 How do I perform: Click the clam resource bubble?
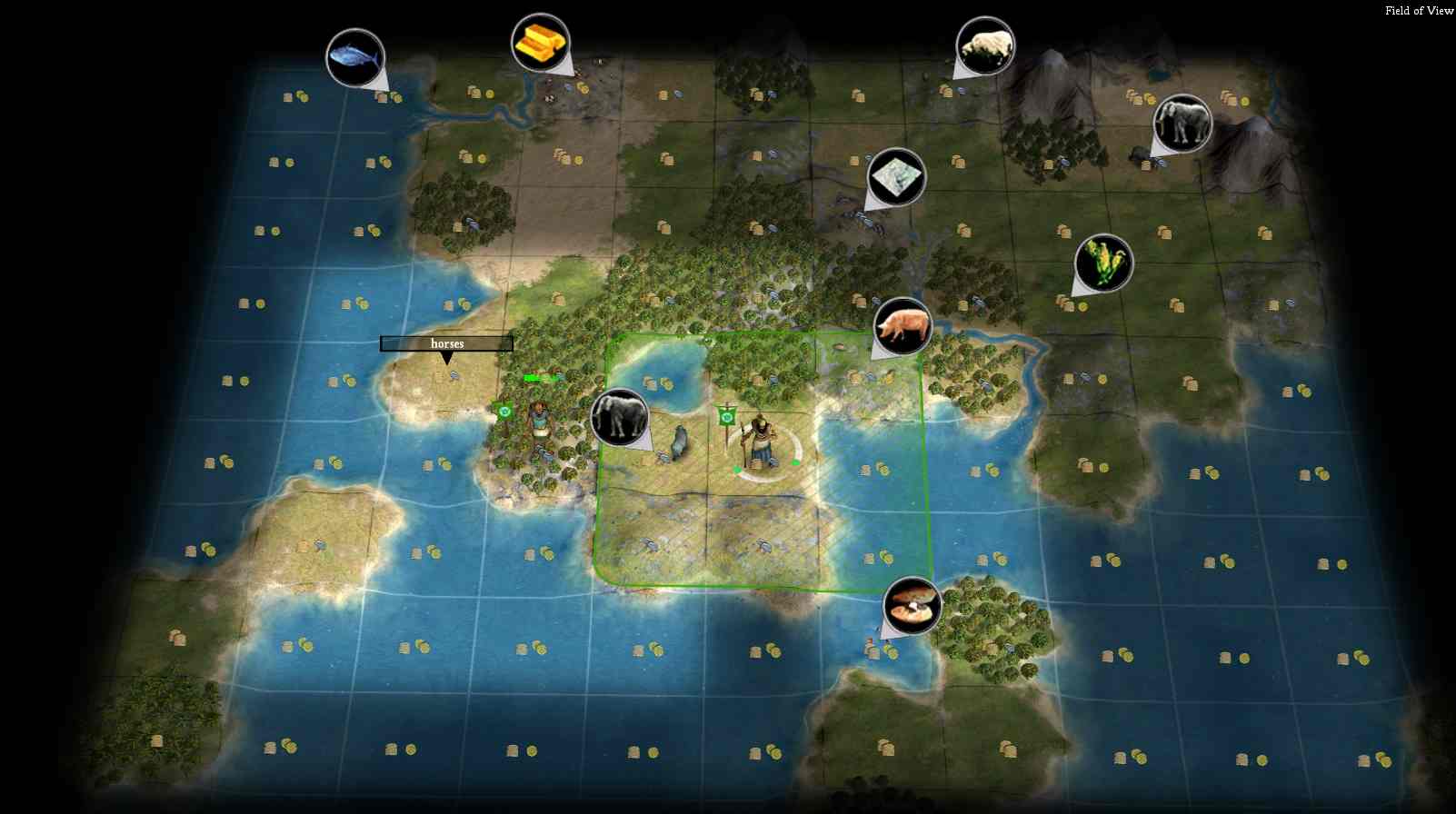point(912,605)
